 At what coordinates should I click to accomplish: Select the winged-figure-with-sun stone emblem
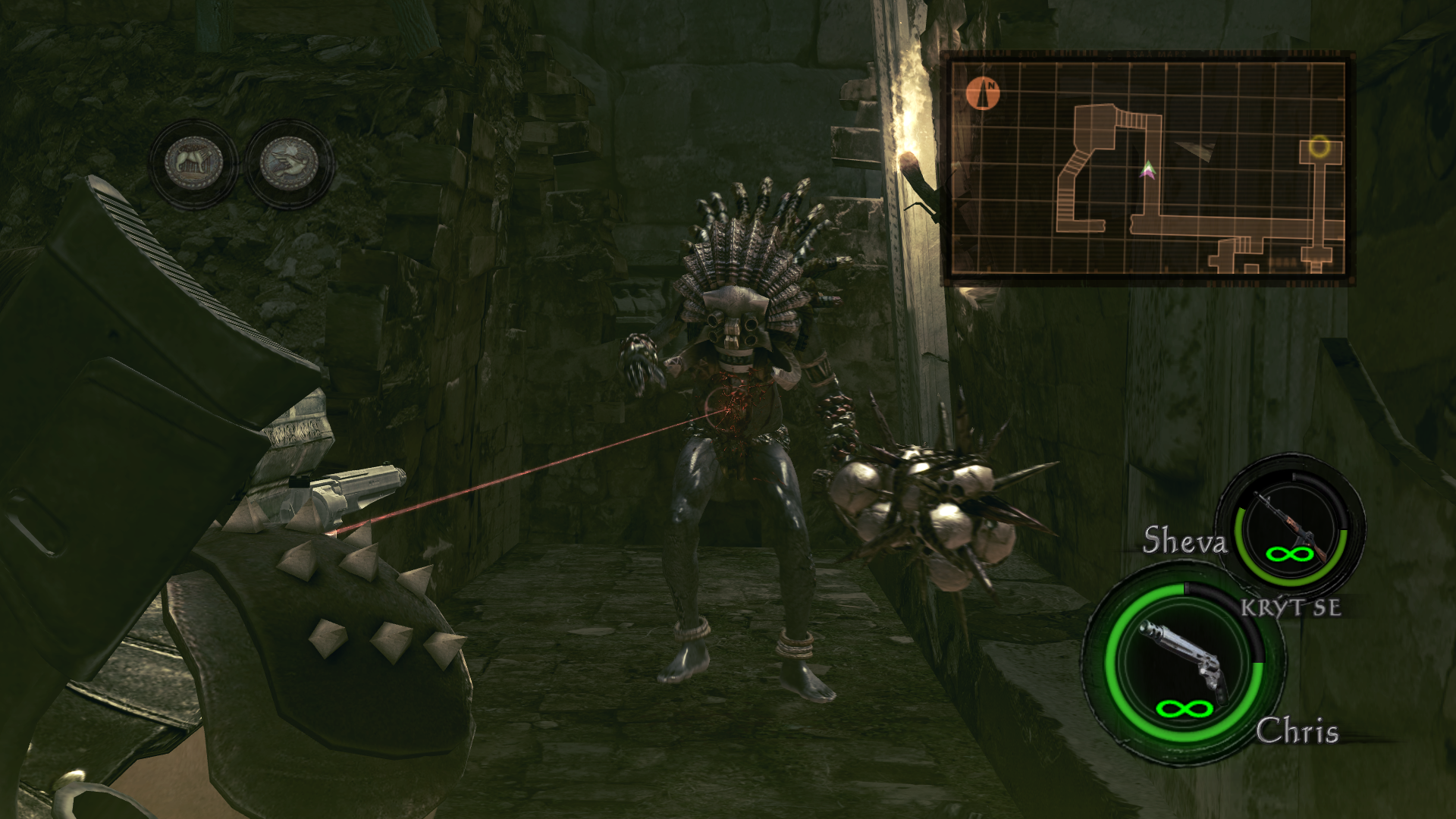click(x=289, y=164)
